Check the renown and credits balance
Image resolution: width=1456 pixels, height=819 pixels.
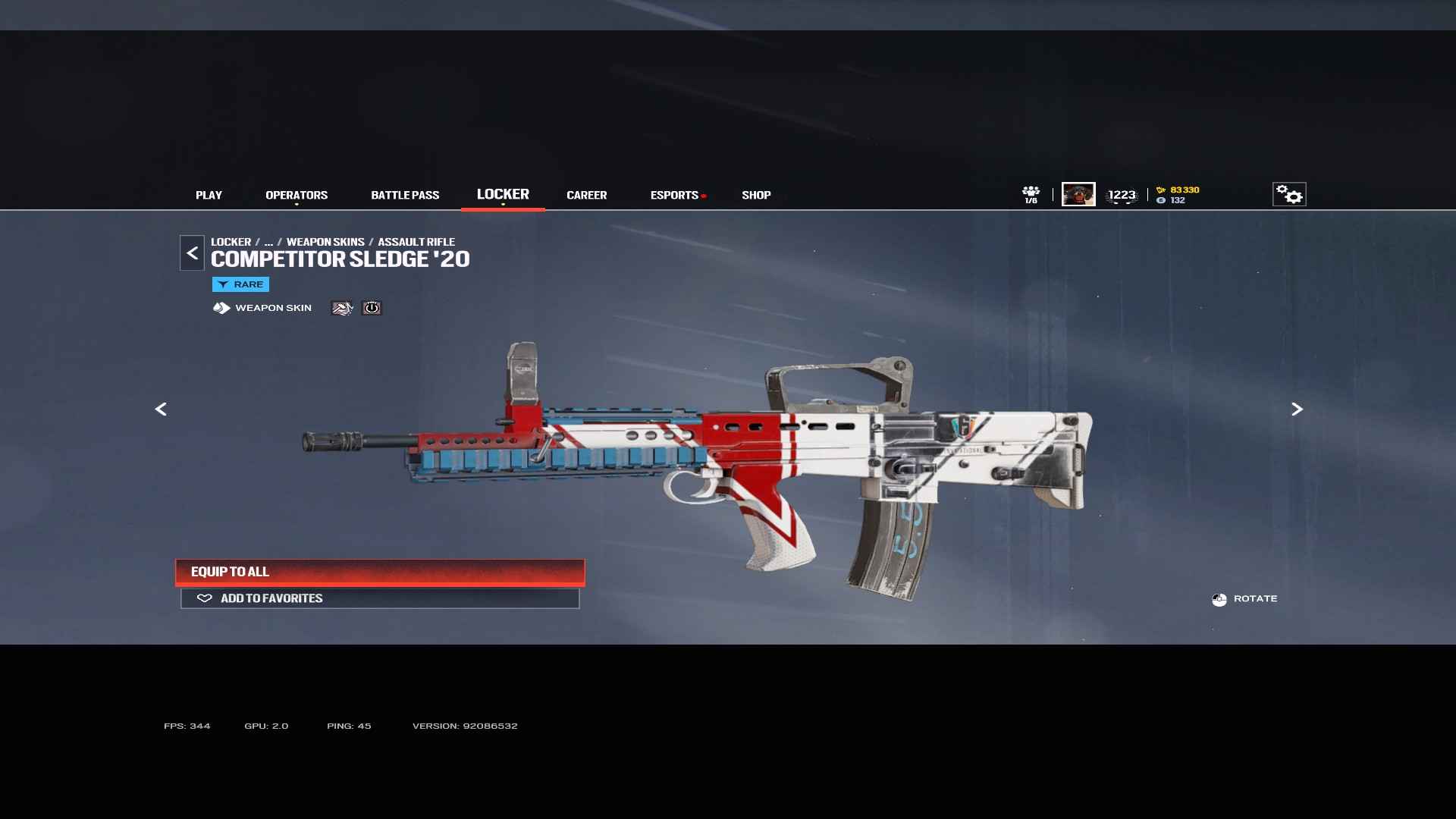(x=1178, y=195)
